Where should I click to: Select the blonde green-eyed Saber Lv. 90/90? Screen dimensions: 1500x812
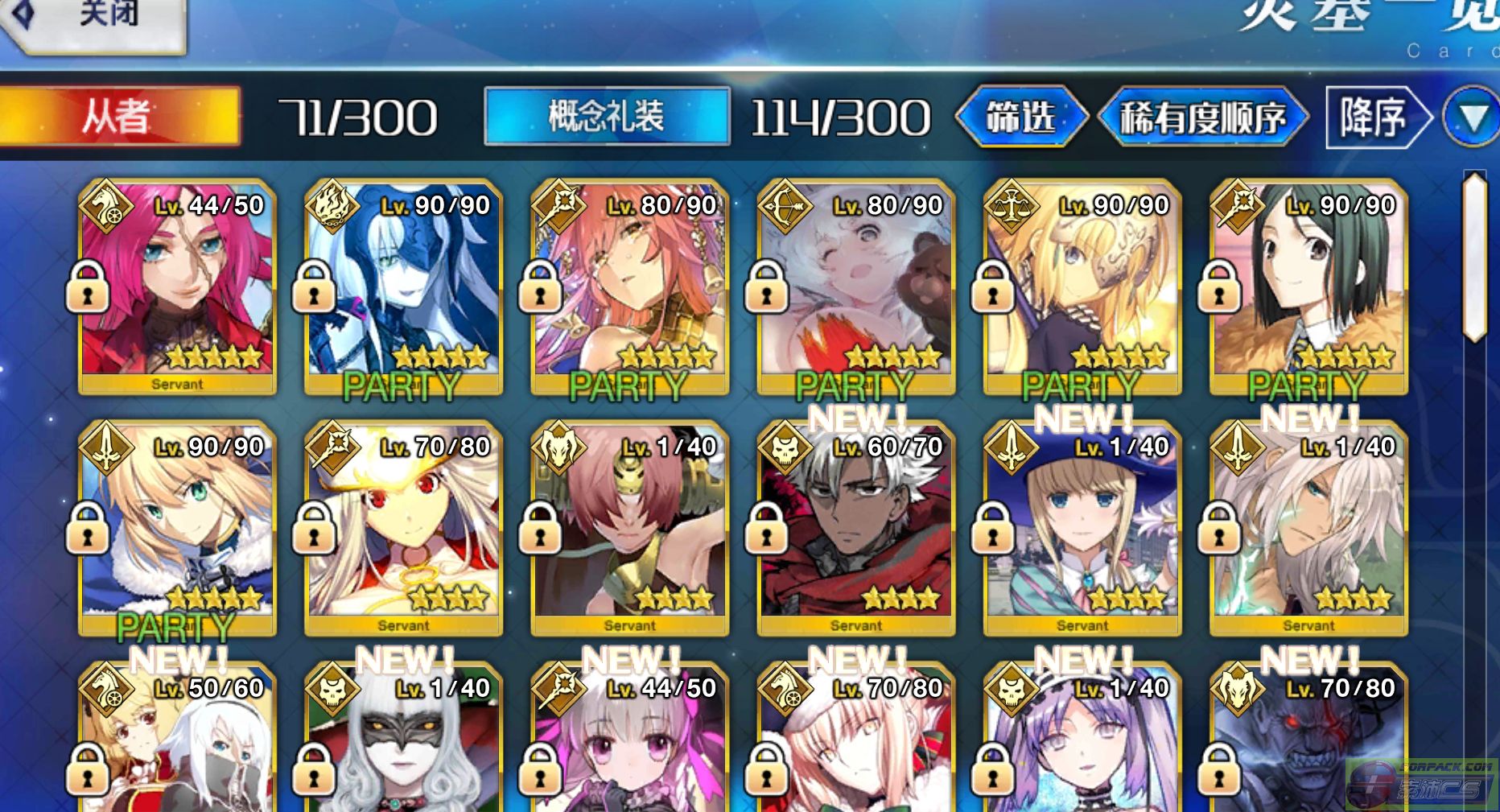click(177, 528)
